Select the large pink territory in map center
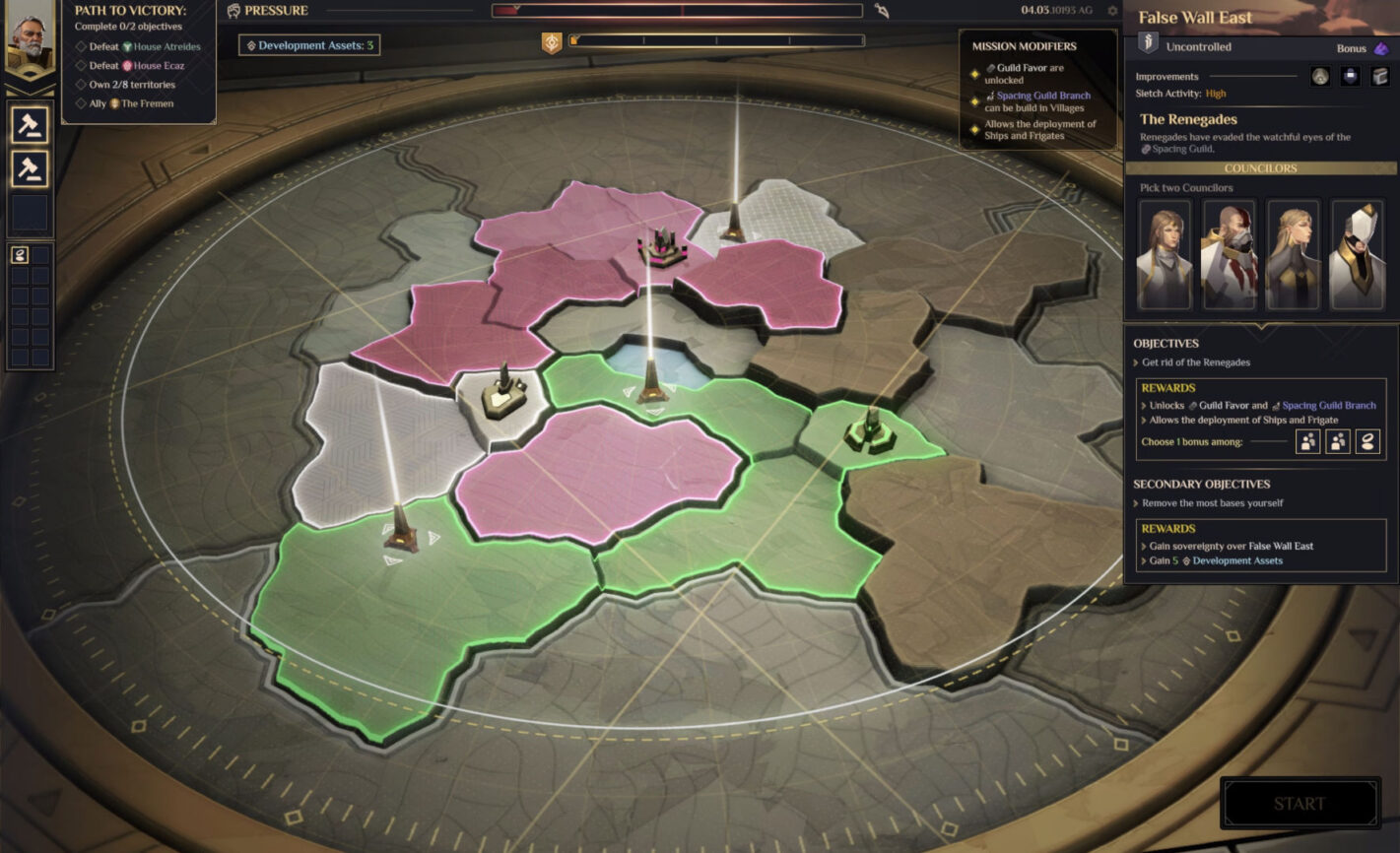This screenshot has width=1400, height=853. pyautogui.click(x=596, y=473)
